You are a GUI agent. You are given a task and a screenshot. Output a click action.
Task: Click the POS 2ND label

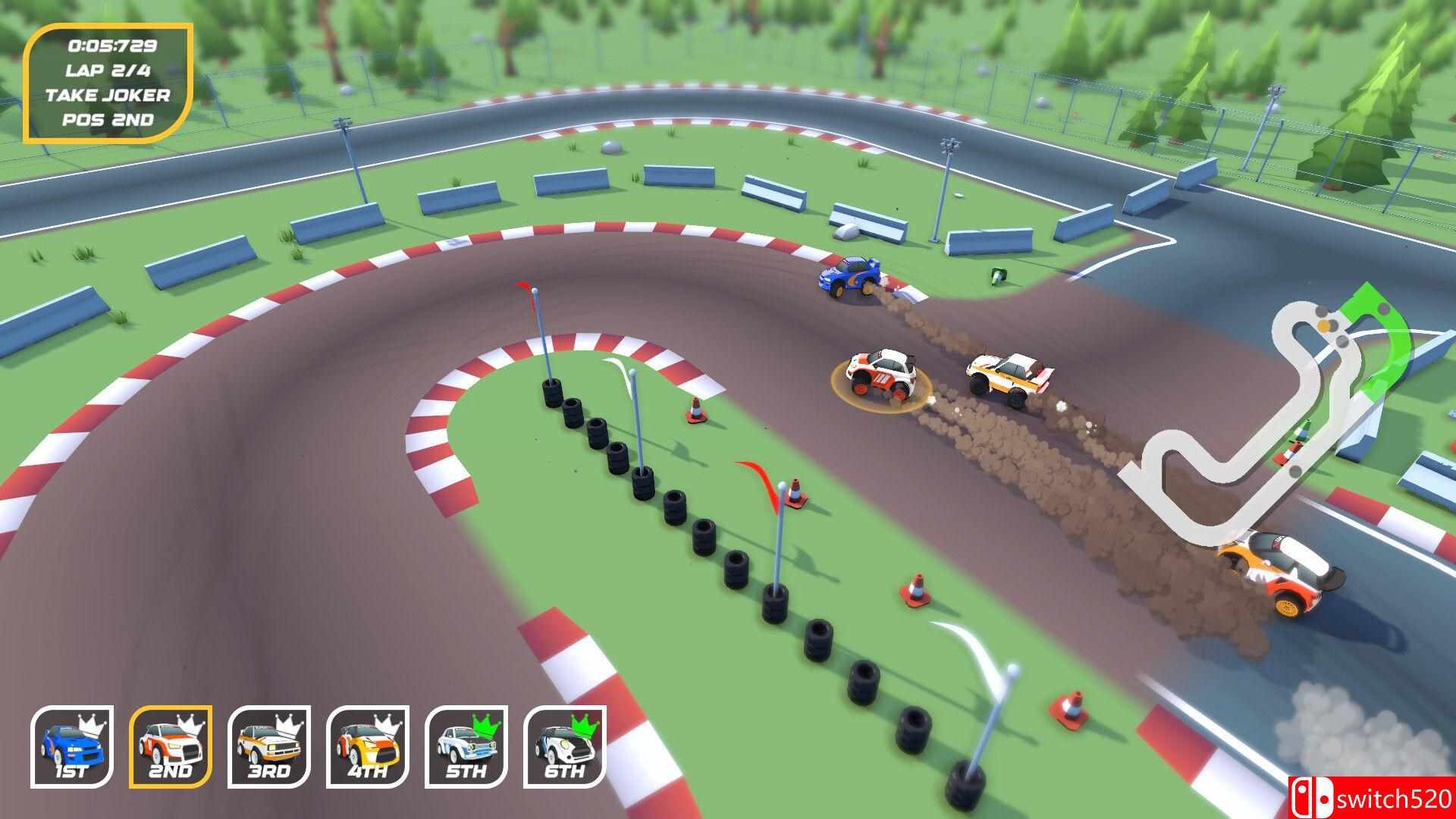pyautogui.click(x=109, y=120)
